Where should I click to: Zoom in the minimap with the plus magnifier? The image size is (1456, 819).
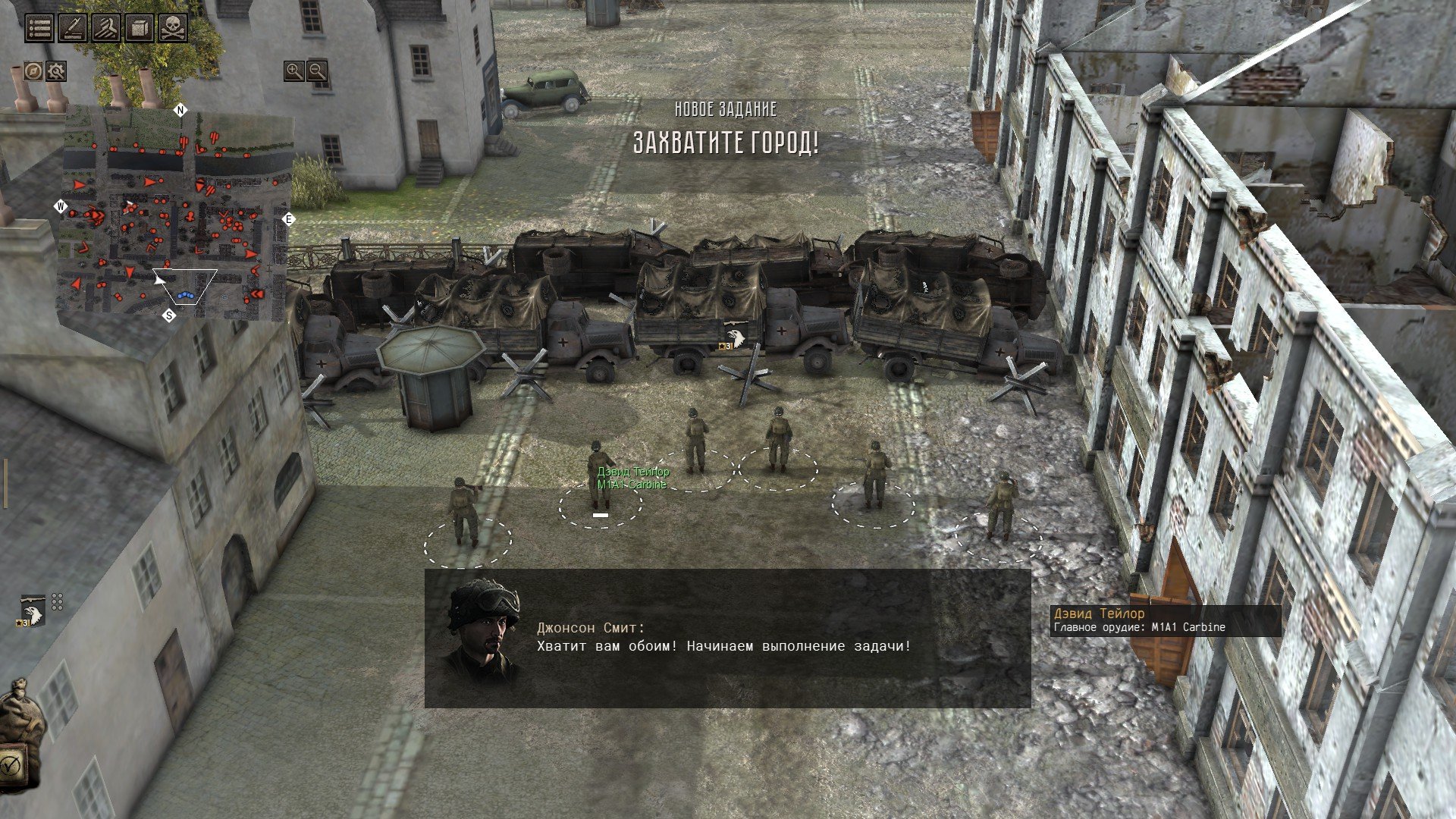[x=293, y=71]
